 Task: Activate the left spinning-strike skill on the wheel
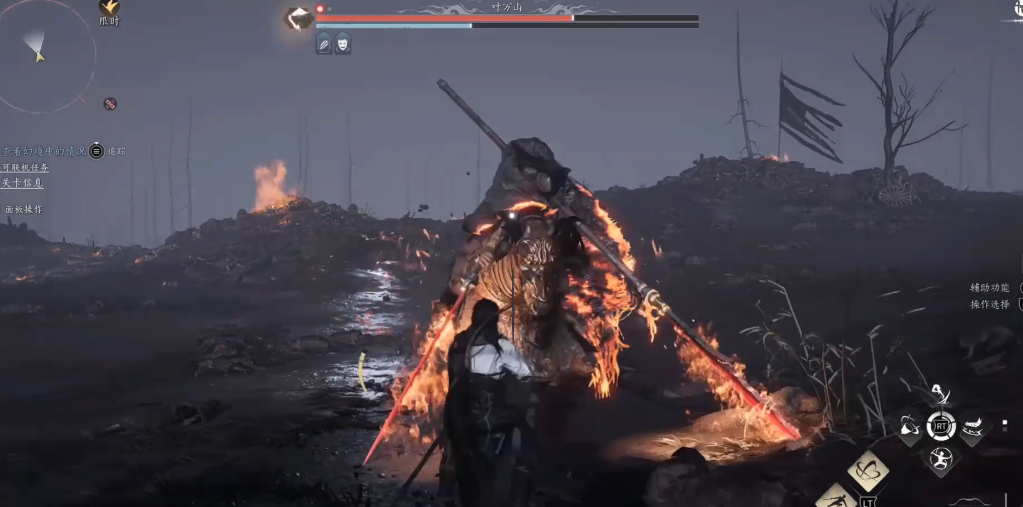tap(909, 427)
